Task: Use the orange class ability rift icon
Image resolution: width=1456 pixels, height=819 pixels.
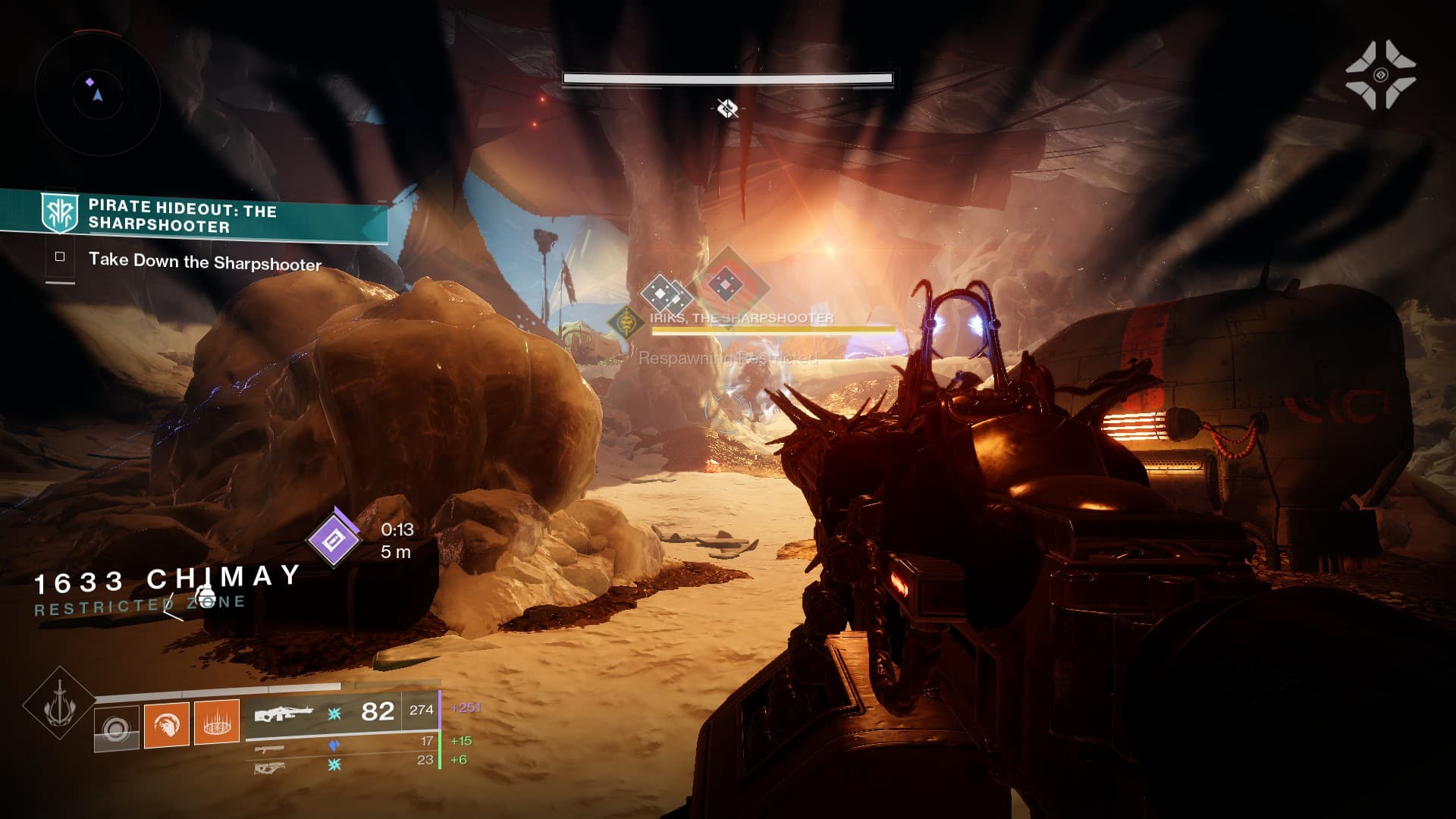Action: pyautogui.click(x=217, y=722)
